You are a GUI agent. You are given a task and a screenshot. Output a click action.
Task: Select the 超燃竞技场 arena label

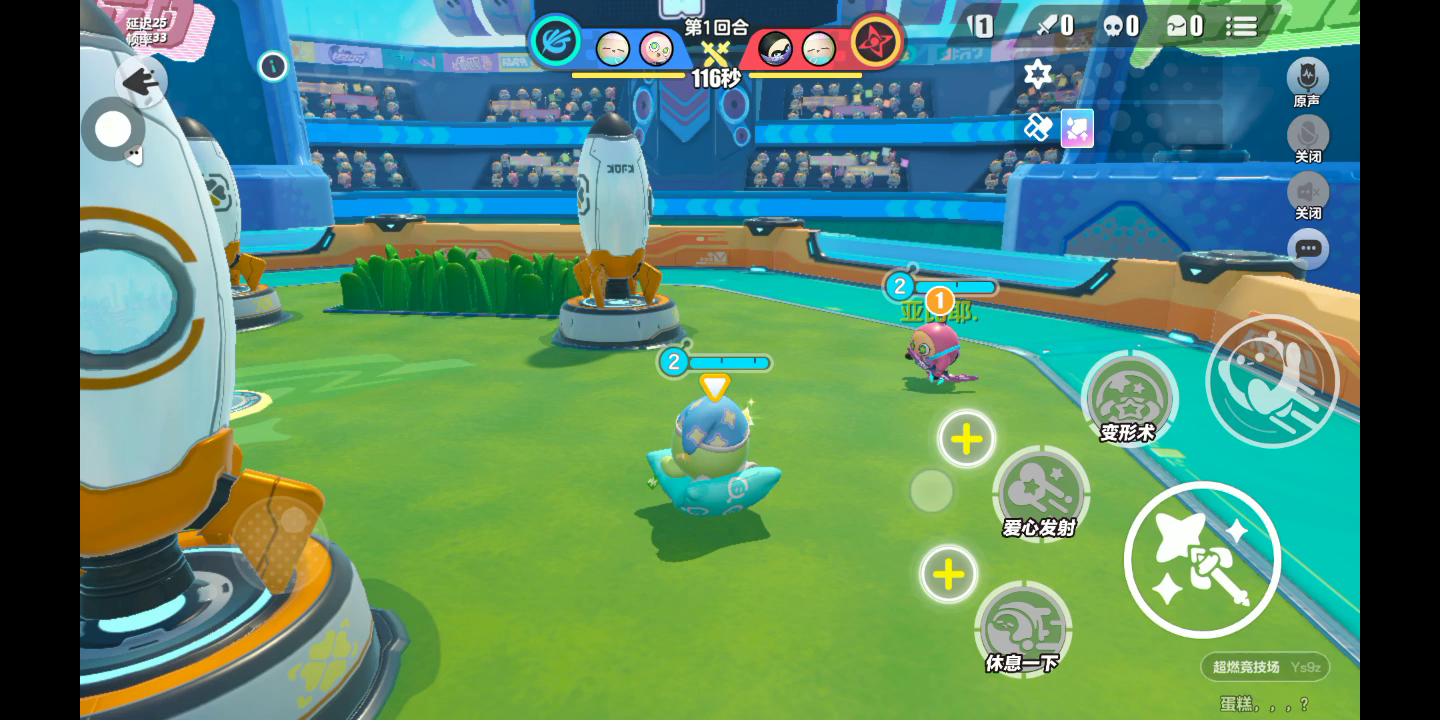1246,667
